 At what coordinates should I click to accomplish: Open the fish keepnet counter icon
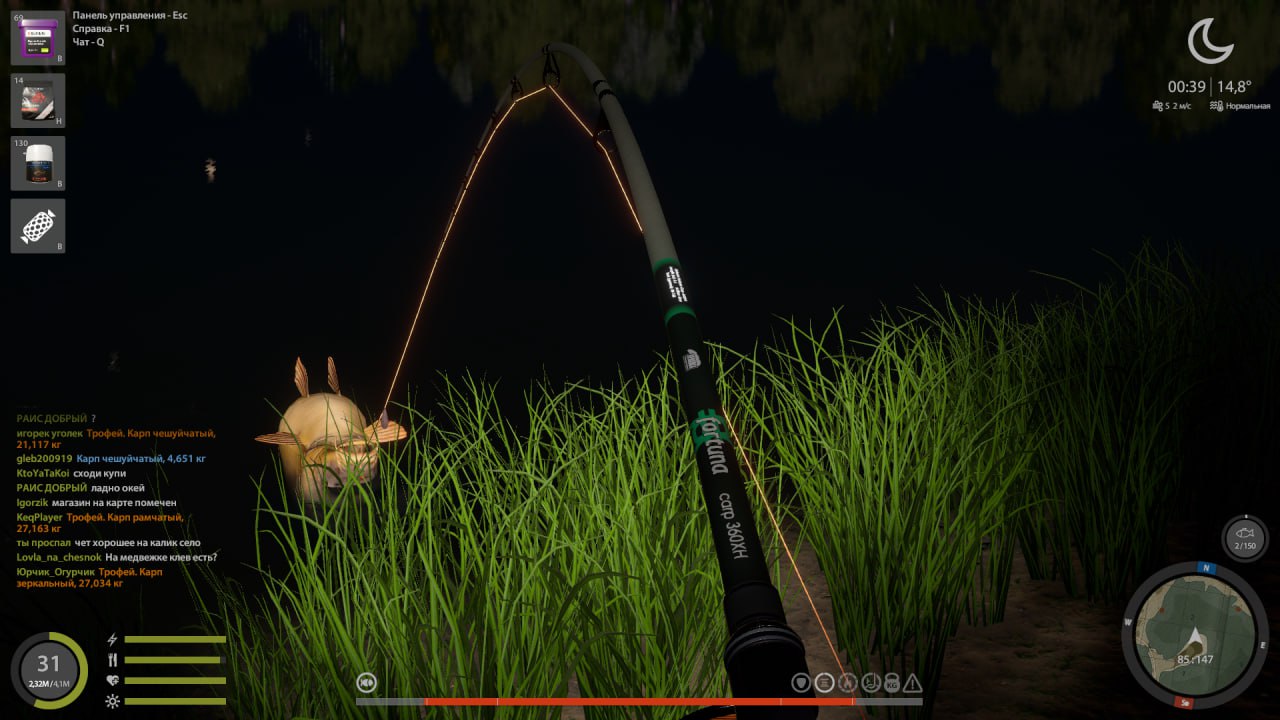point(1244,538)
